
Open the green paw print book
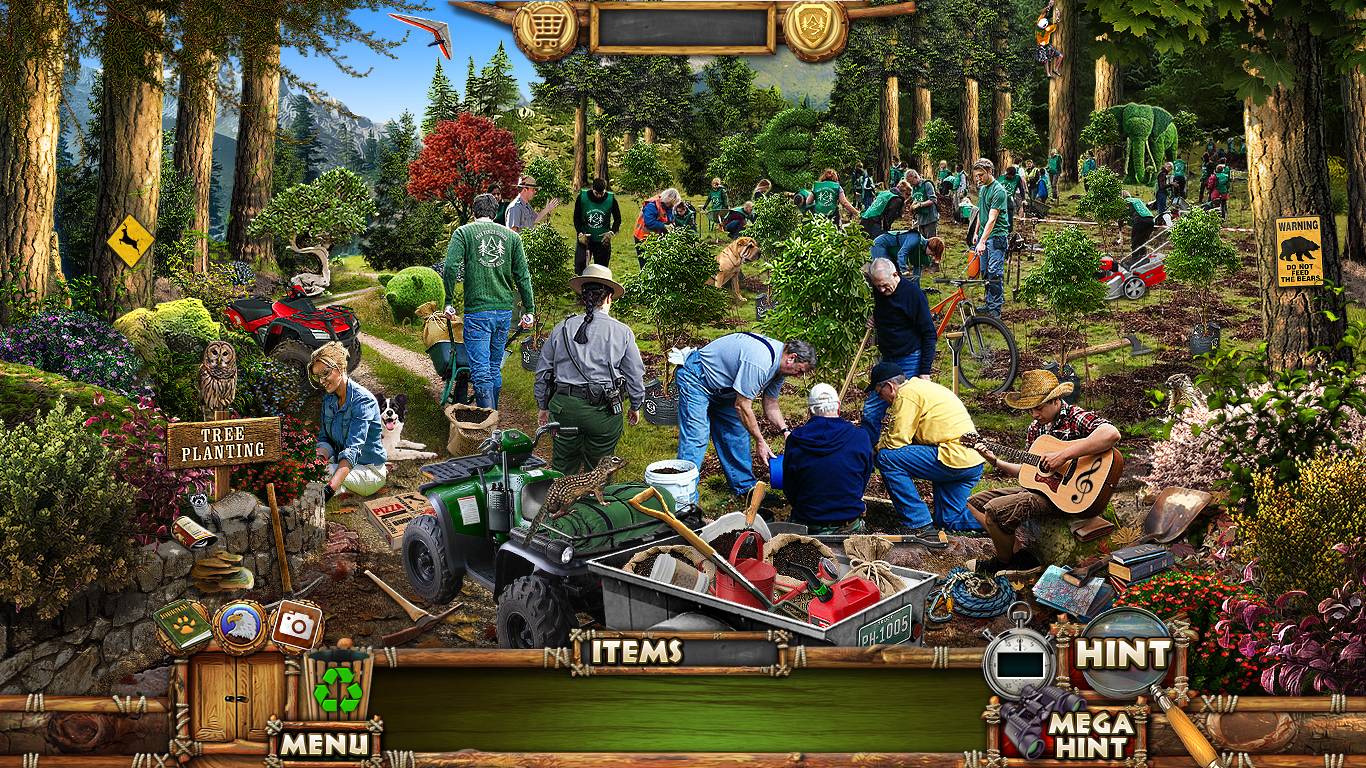183,624
